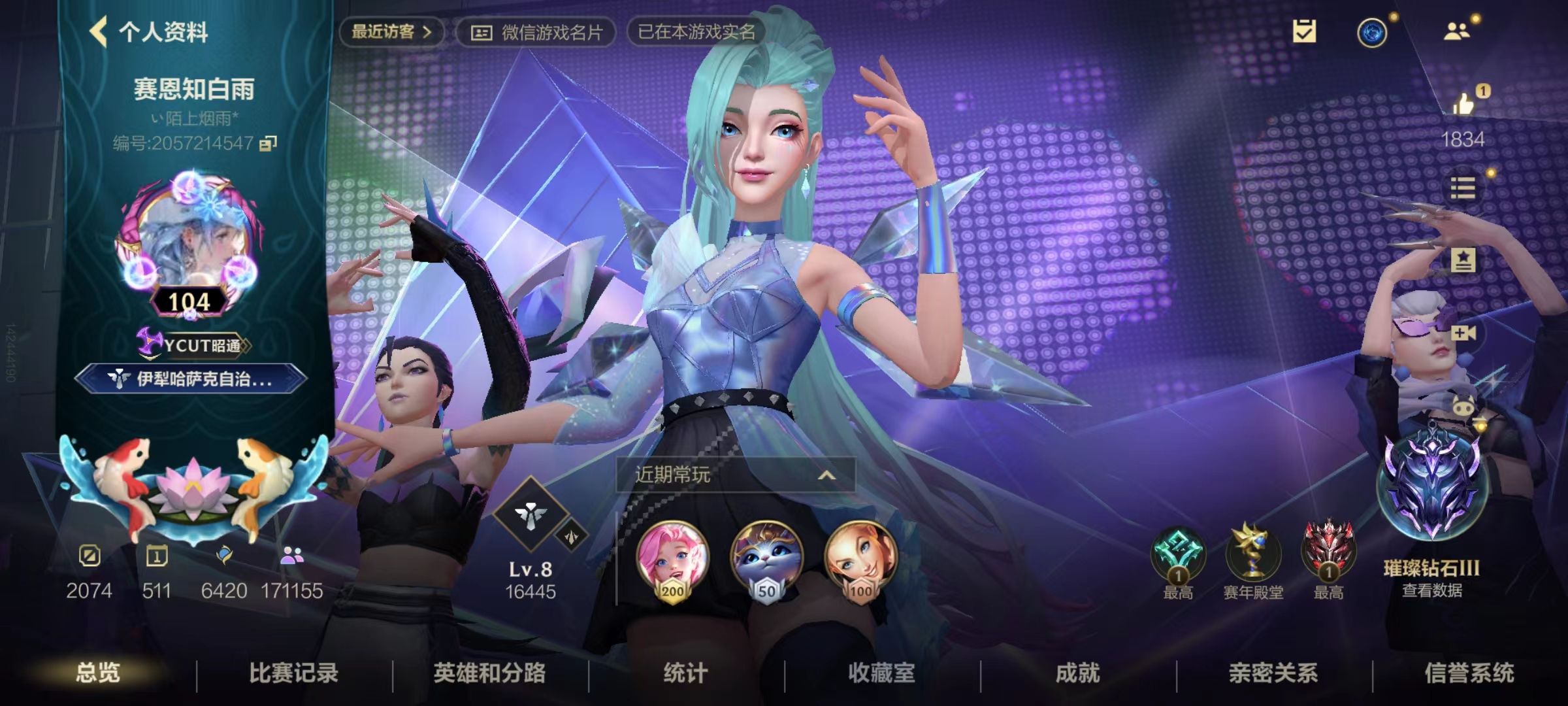Open the clipboard checklist icon
Screen dimensions: 1568x706
pos(1304,31)
